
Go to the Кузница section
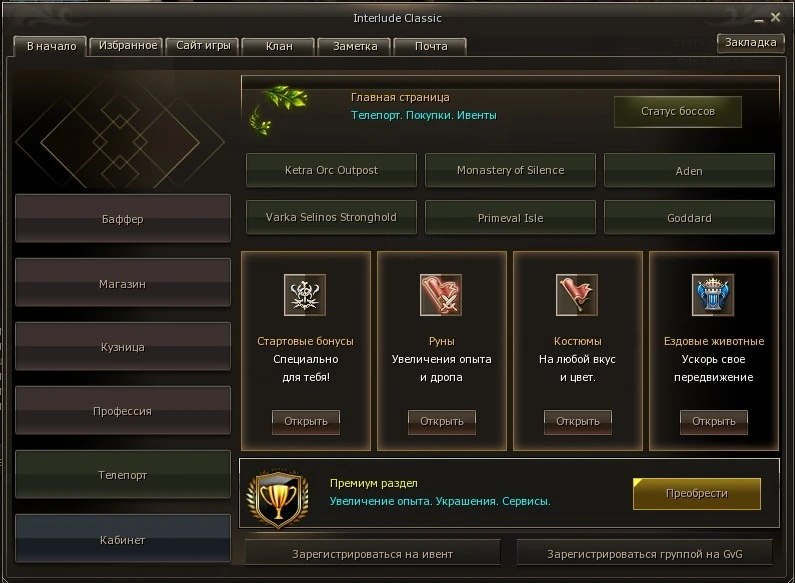point(123,347)
